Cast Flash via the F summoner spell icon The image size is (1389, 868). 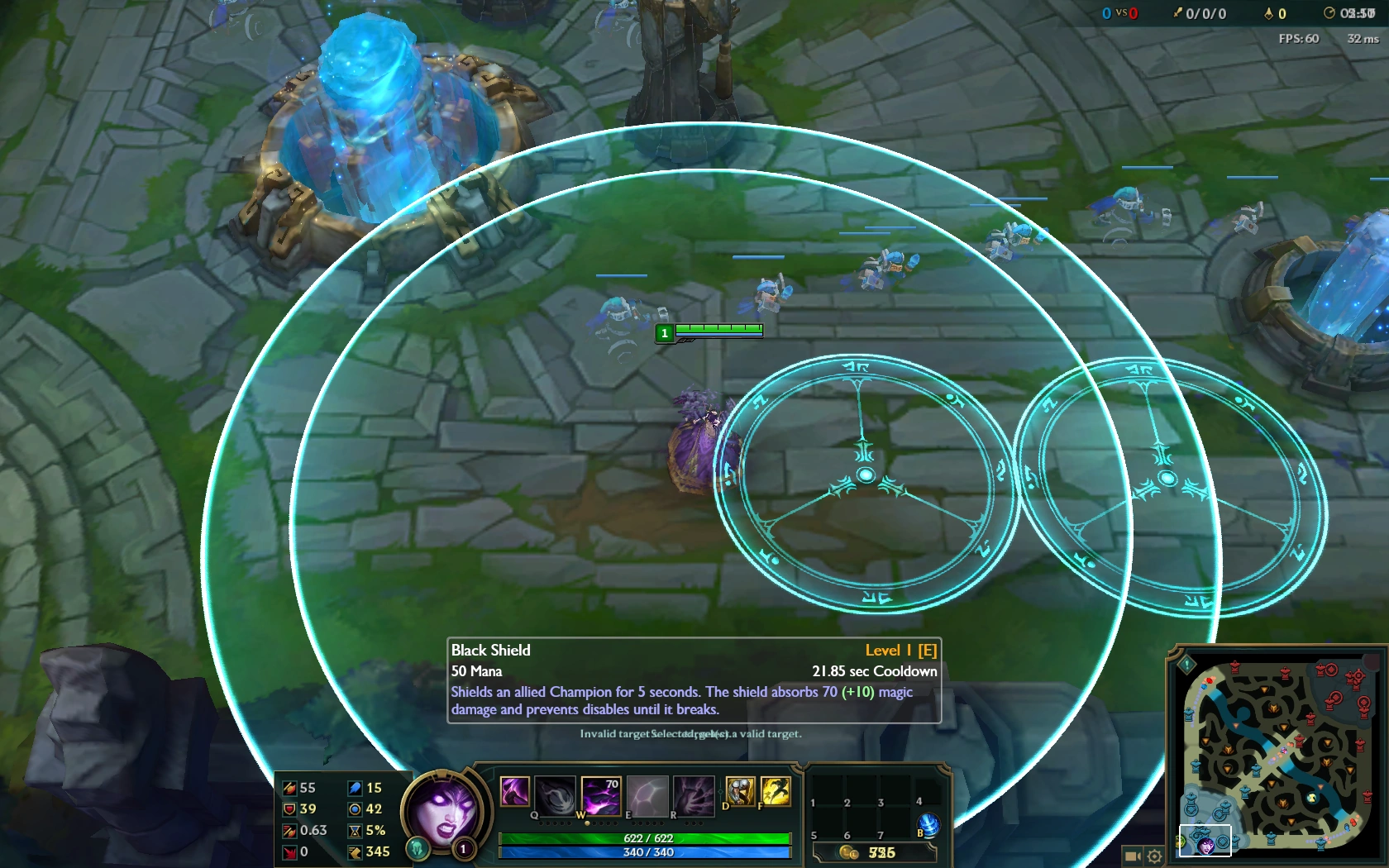[776, 791]
